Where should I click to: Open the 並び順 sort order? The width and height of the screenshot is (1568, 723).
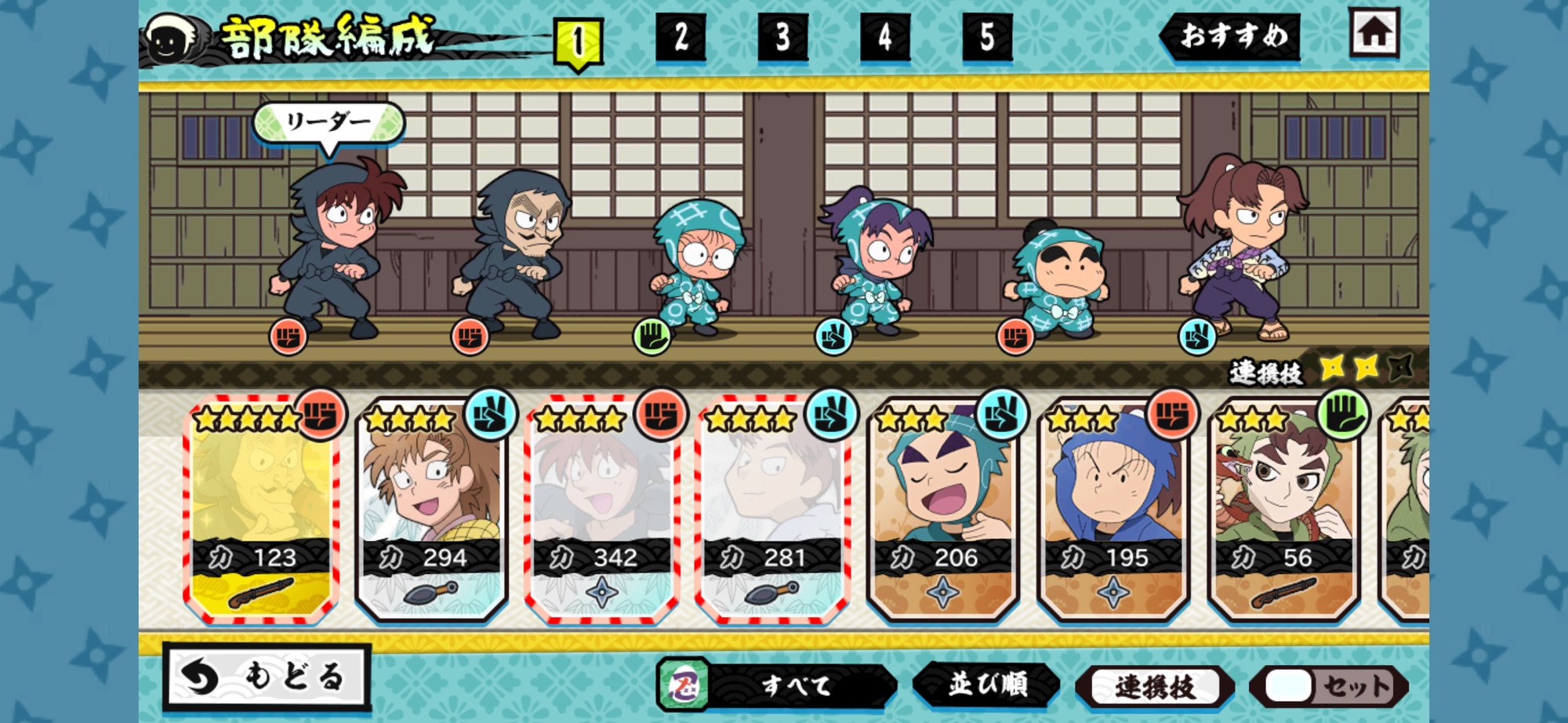click(987, 685)
